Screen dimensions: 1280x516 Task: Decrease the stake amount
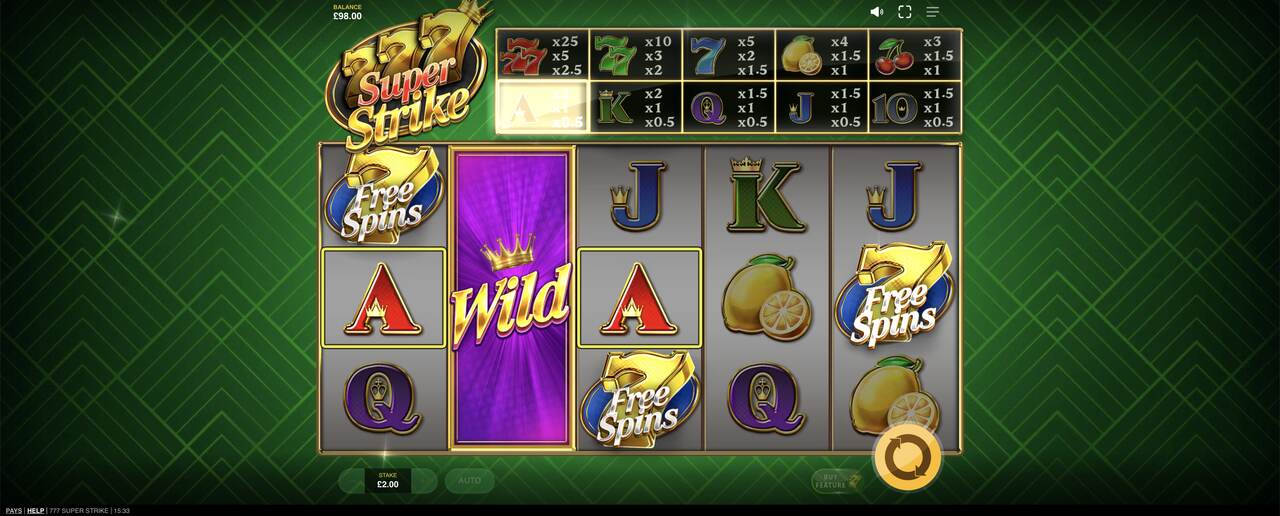tap(351, 481)
